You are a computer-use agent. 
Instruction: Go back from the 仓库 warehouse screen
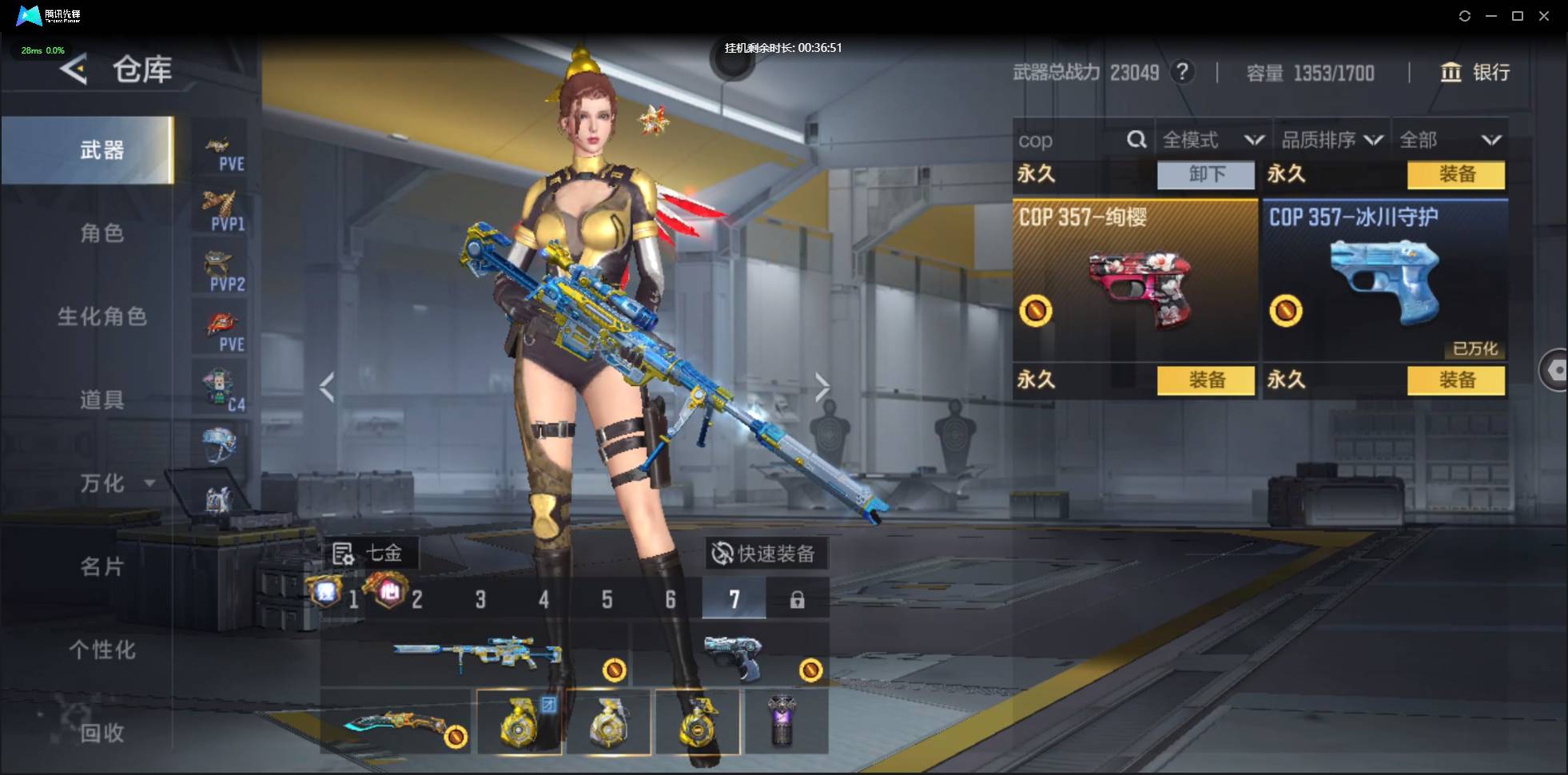(x=74, y=70)
